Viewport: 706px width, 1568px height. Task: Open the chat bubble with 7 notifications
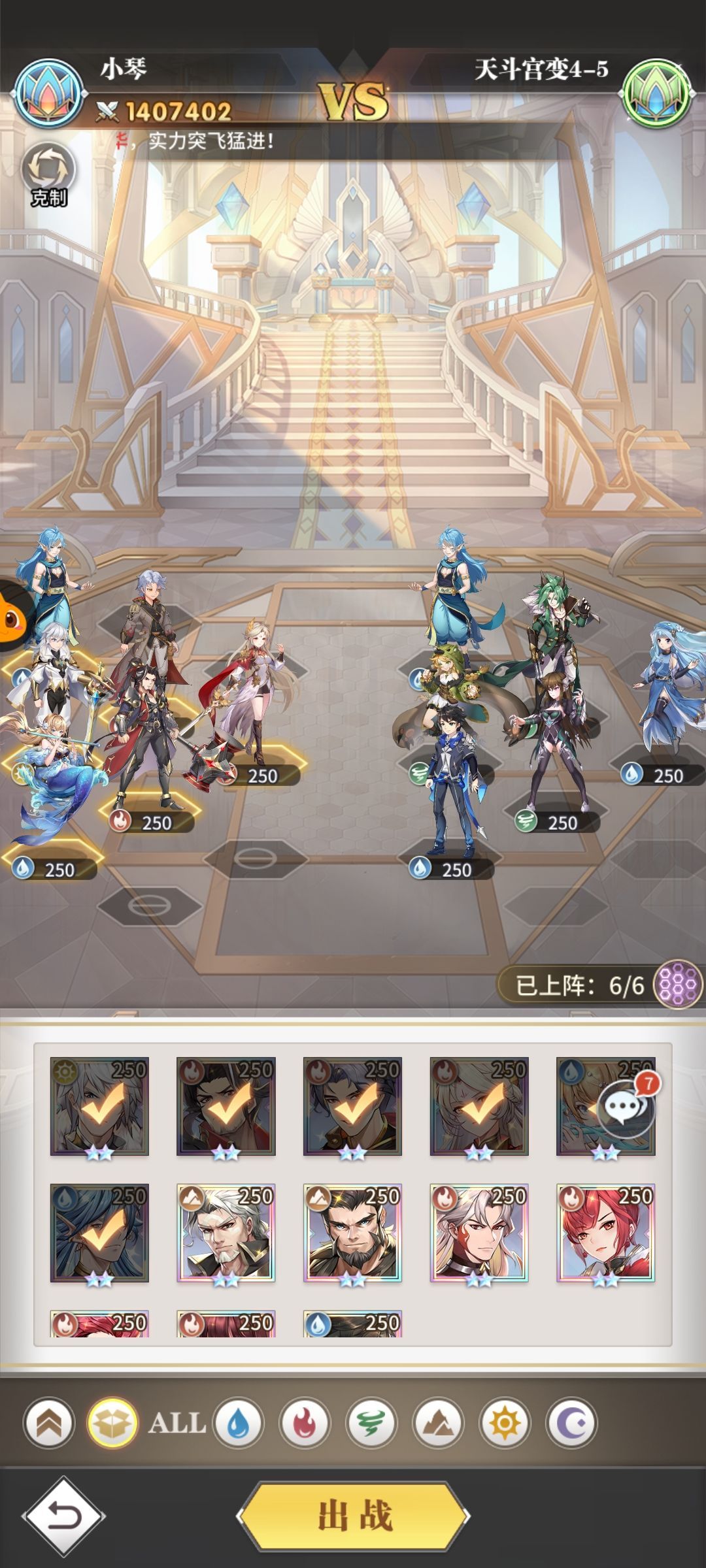click(x=626, y=1105)
